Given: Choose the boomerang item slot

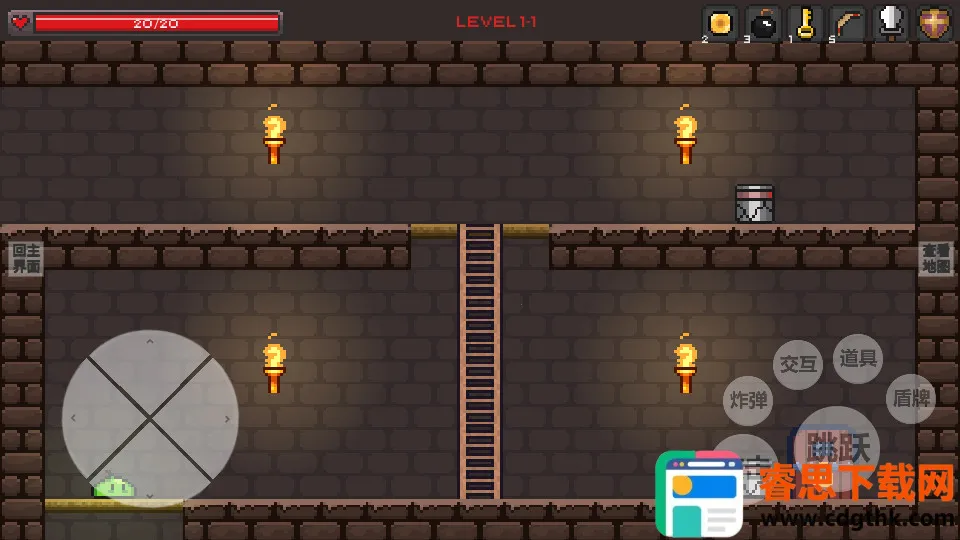Looking at the screenshot, I should point(848,23).
